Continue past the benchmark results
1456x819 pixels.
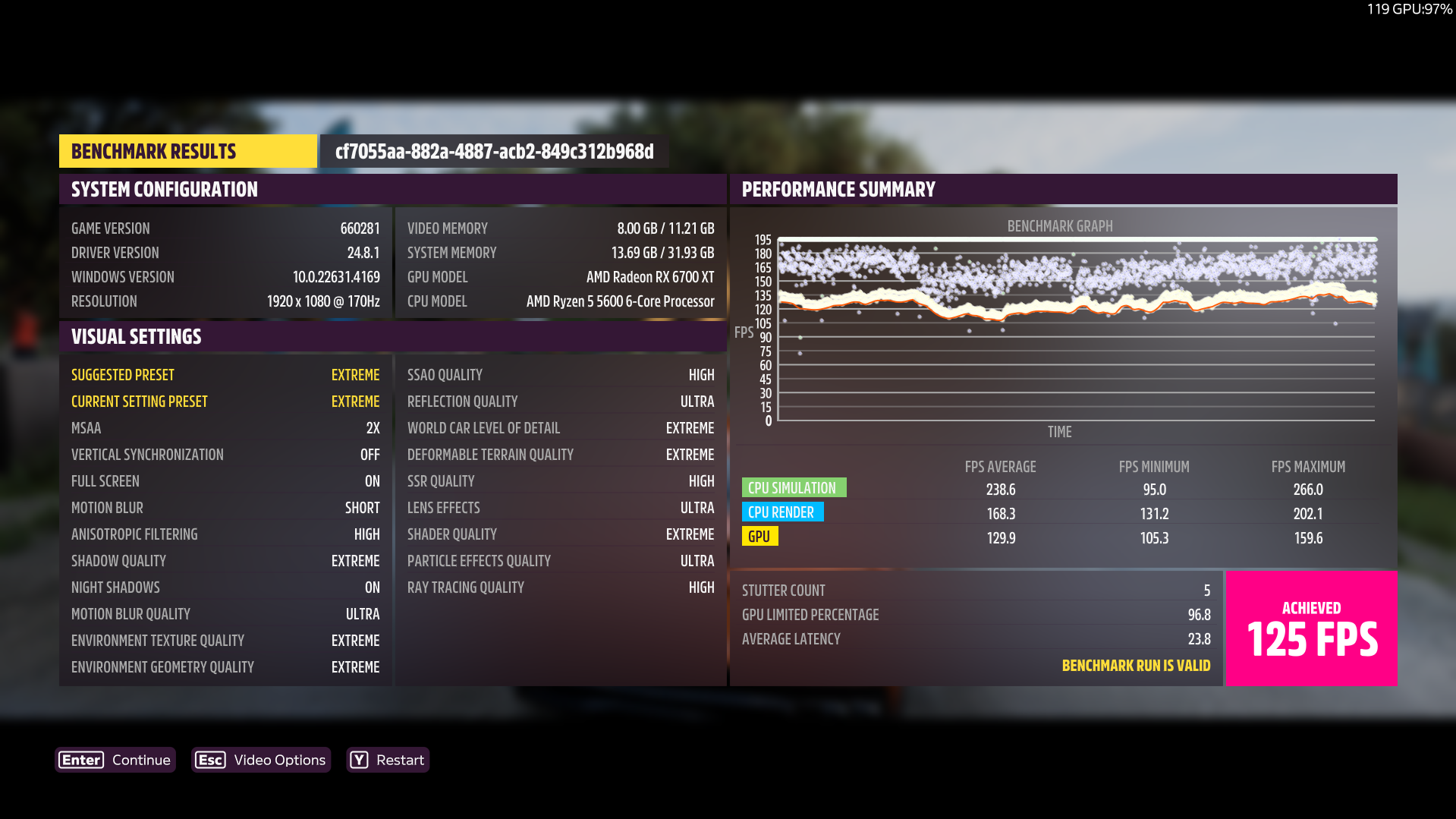tap(115, 760)
